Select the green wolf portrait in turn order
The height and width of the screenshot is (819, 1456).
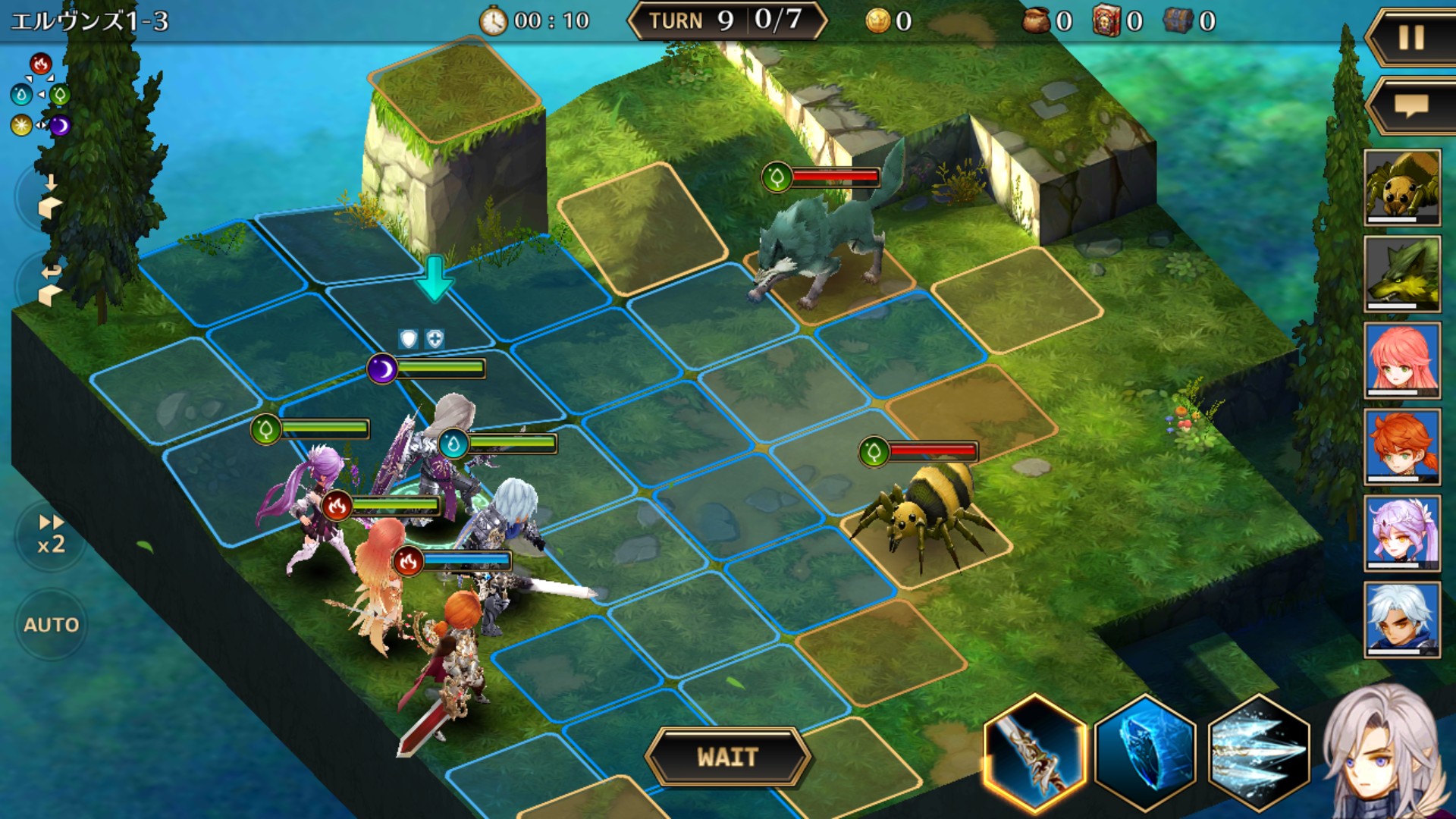[x=1402, y=274]
